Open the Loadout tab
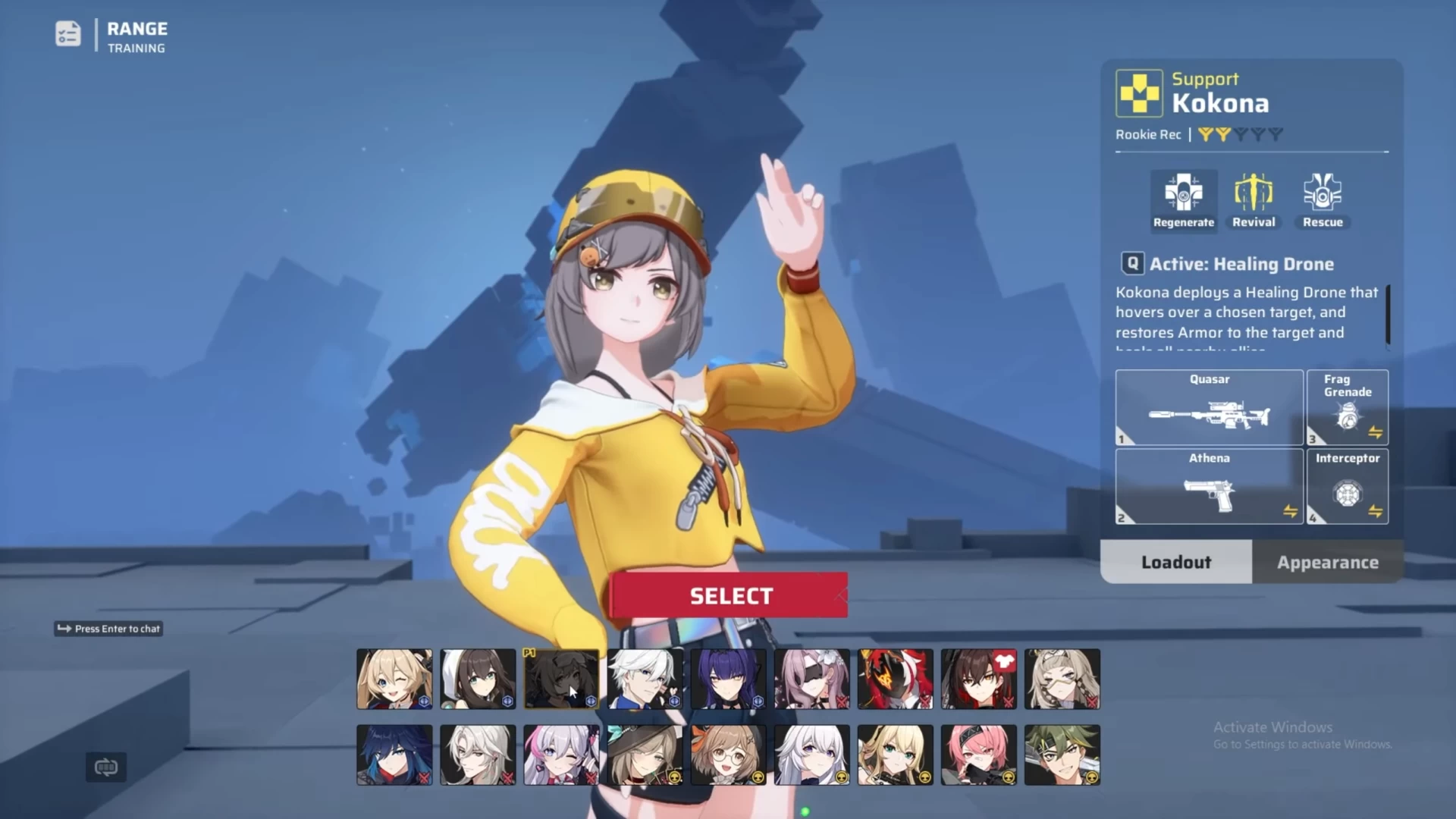This screenshot has height=819, width=1456. pyautogui.click(x=1176, y=562)
